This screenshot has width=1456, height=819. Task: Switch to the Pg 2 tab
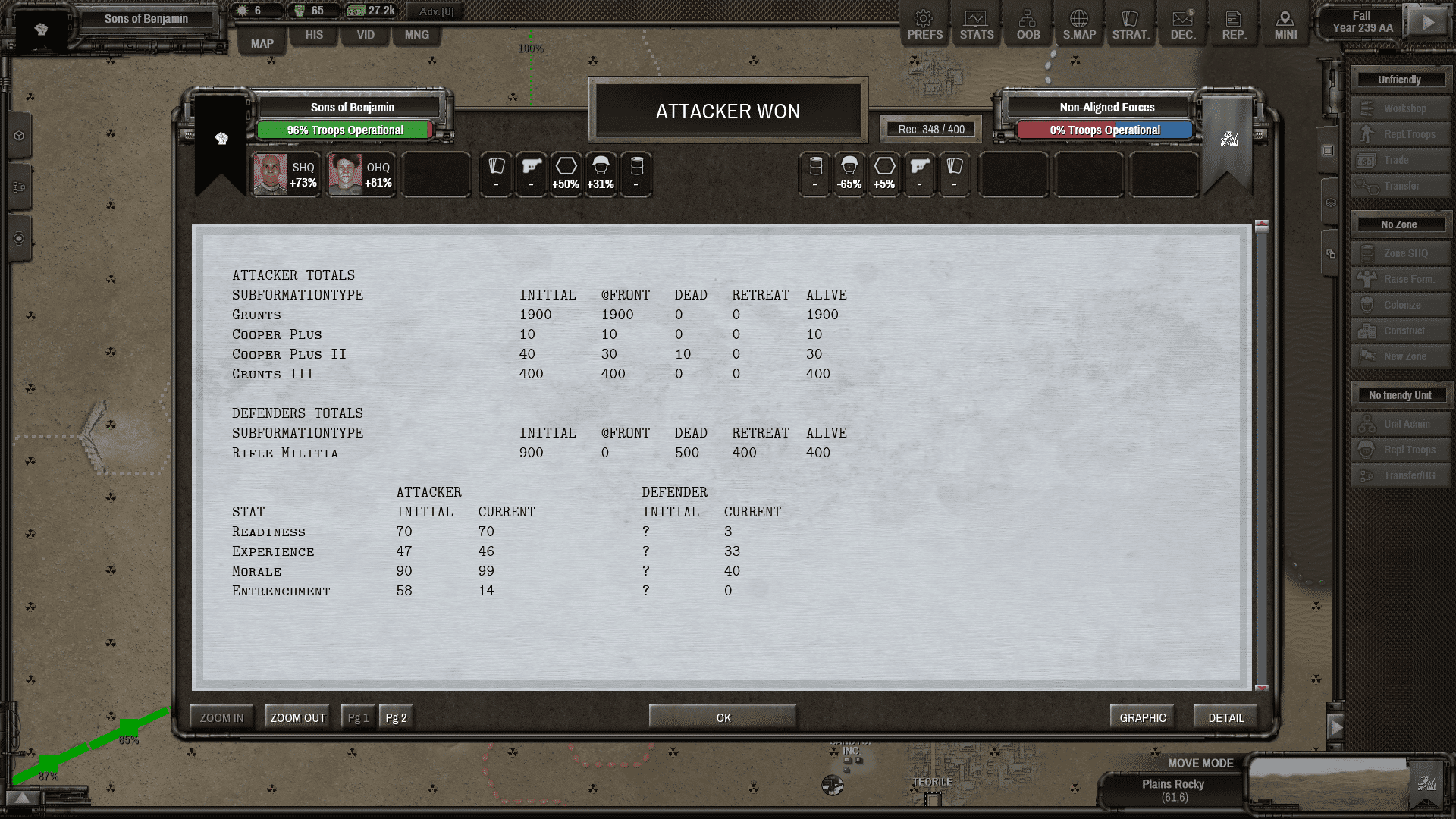[x=395, y=716]
